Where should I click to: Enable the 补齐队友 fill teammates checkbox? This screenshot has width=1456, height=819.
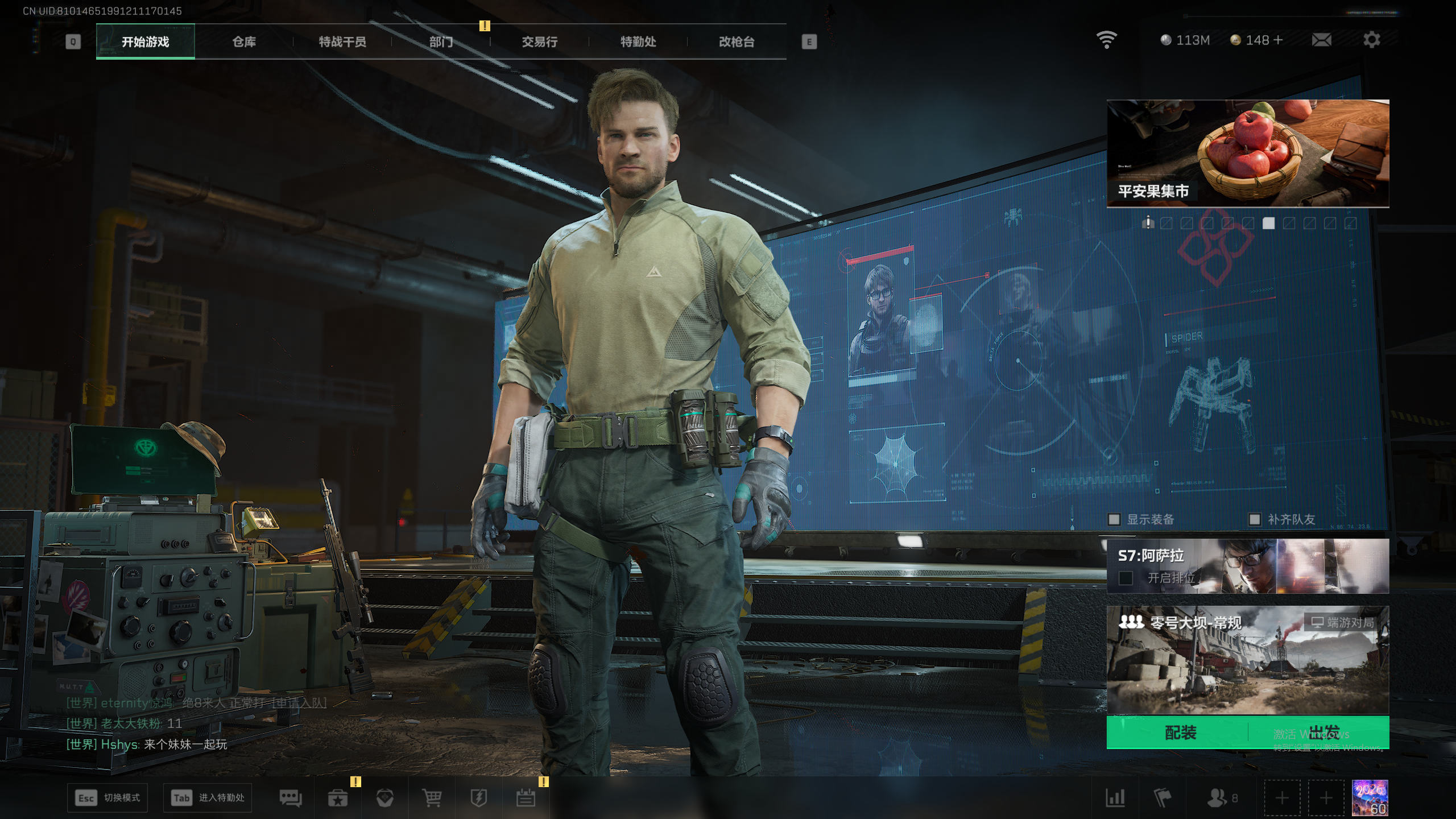tap(1255, 519)
